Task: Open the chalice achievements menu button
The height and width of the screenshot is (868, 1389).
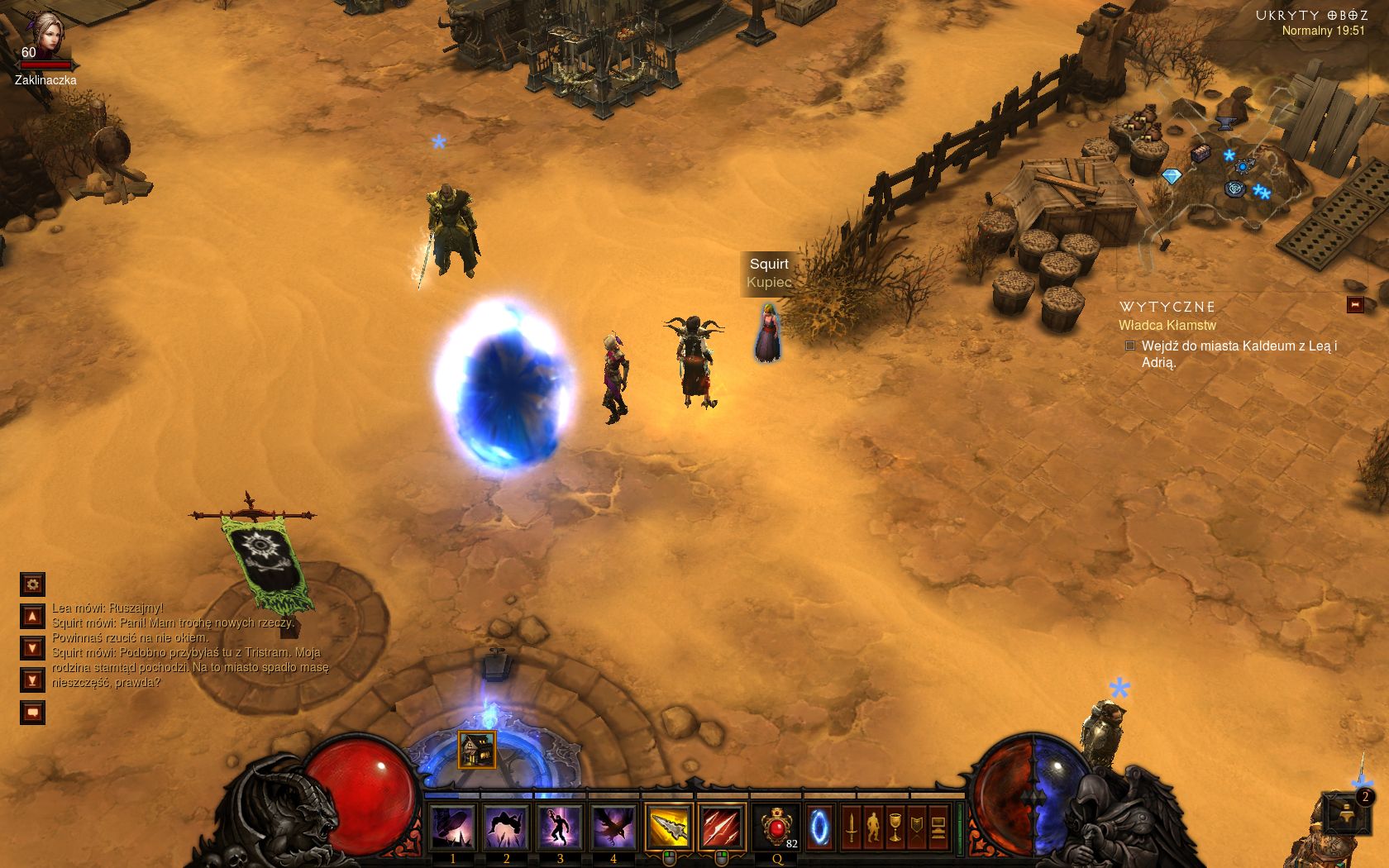Action: point(895,827)
